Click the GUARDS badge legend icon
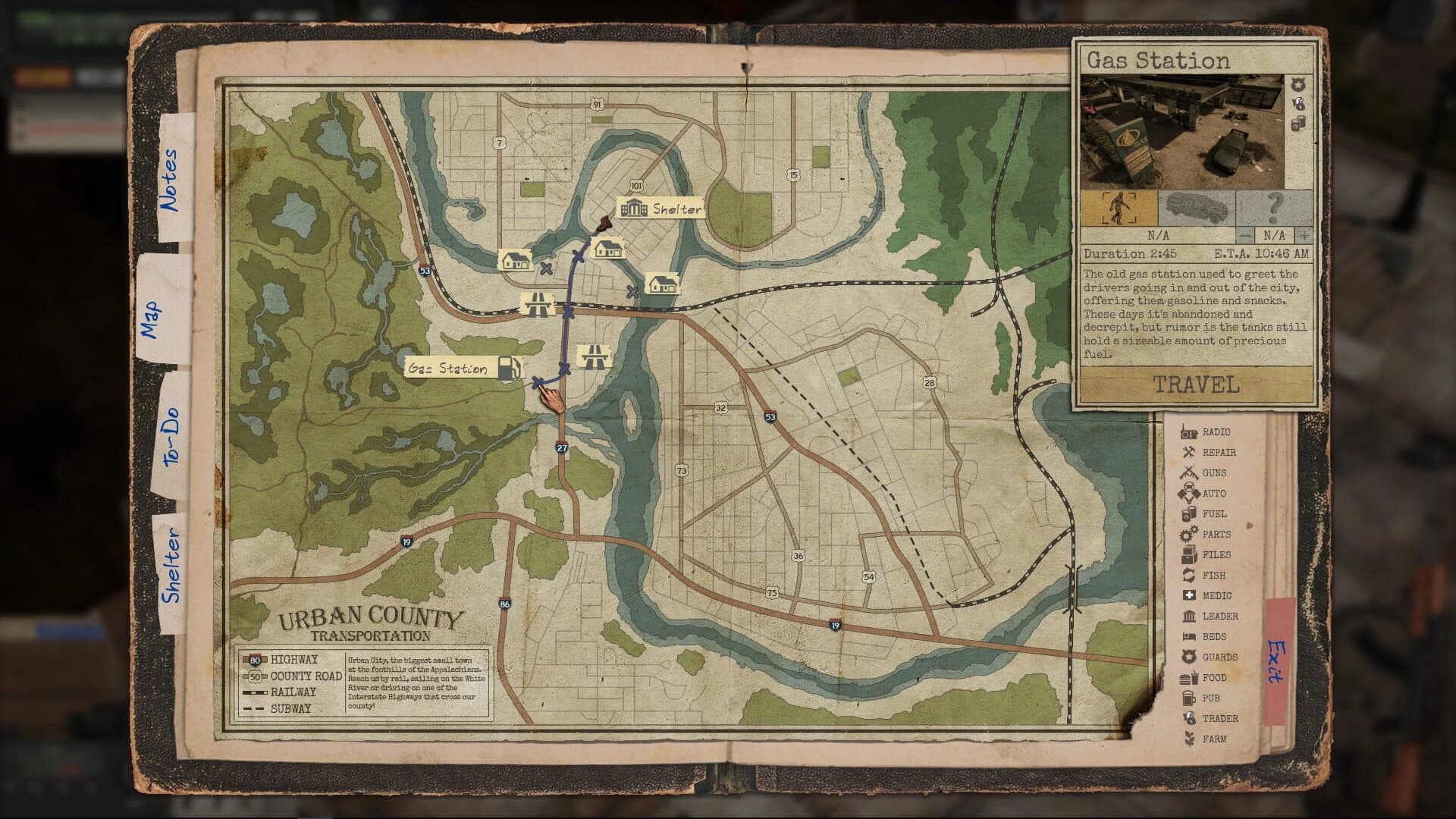Screen dimensions: 1456x819 pos(1188,657)
